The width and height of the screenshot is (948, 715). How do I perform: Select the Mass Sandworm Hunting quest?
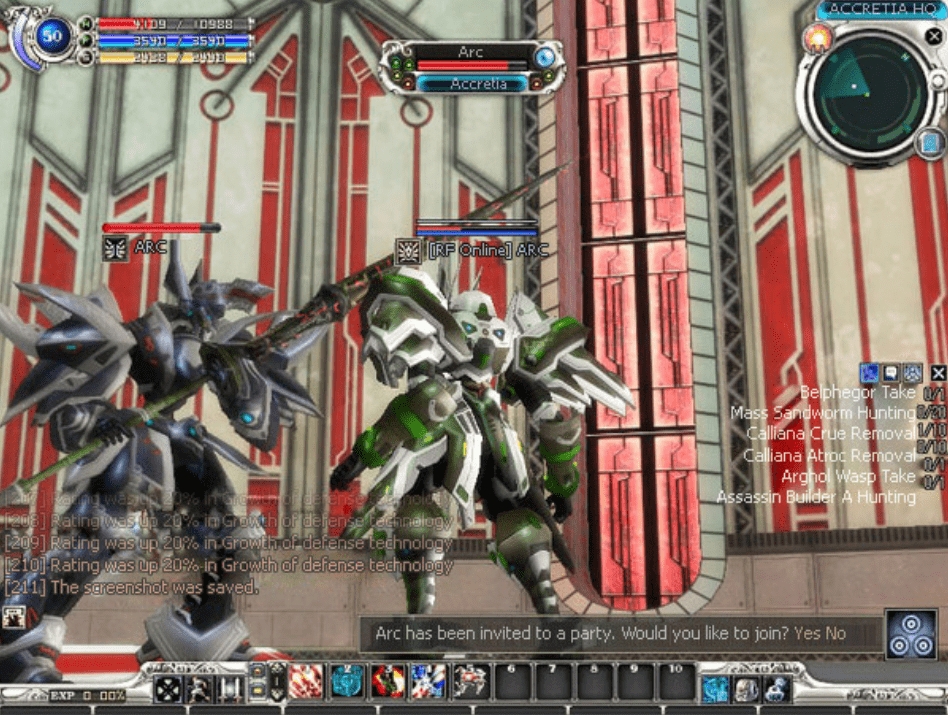[x=822, y=413]
